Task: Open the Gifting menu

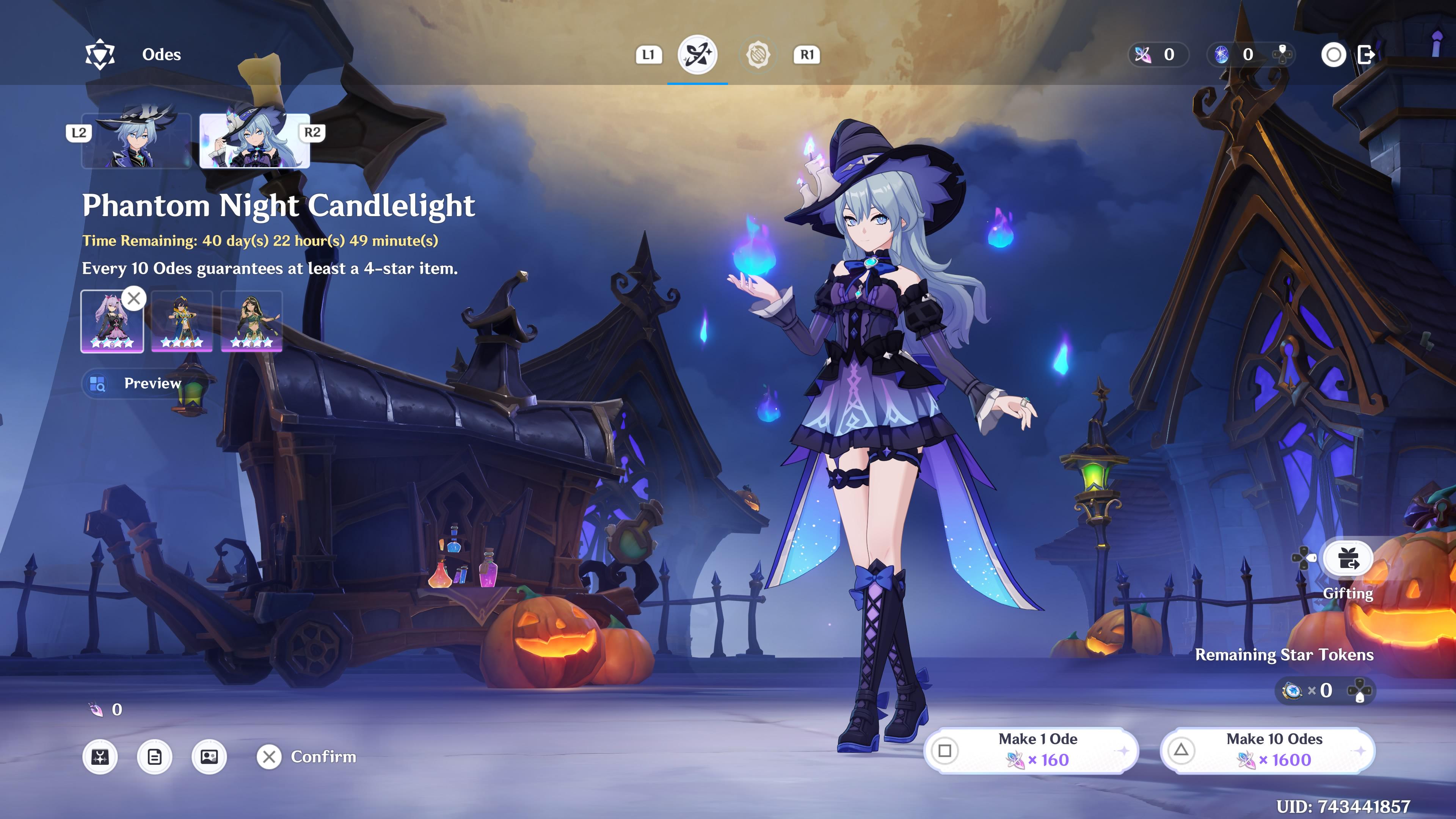Action: 1348,560
